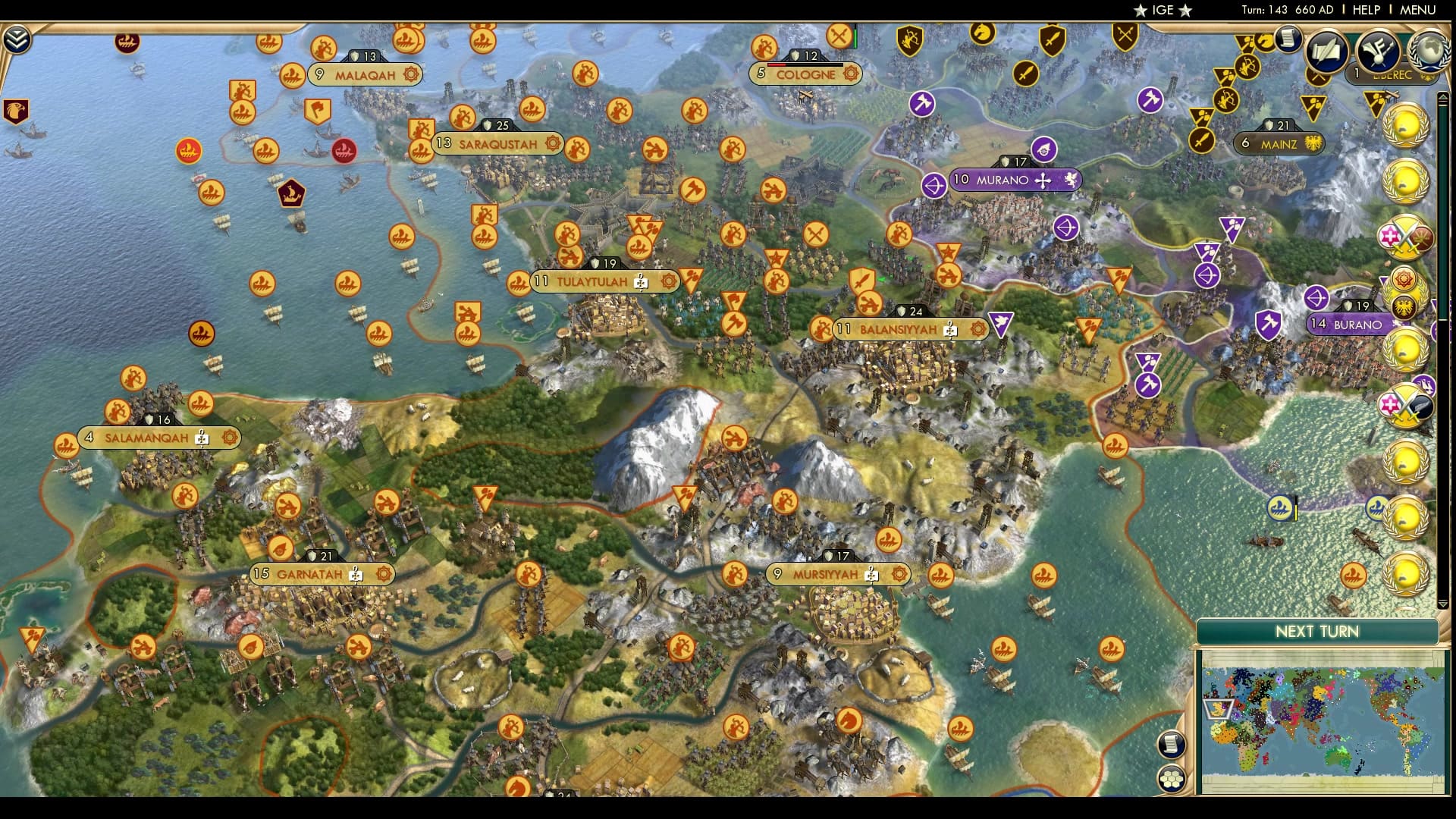The image size is (1456, 819).
Task: Open the notification log scroll icon
Action: coord(1288,39)
